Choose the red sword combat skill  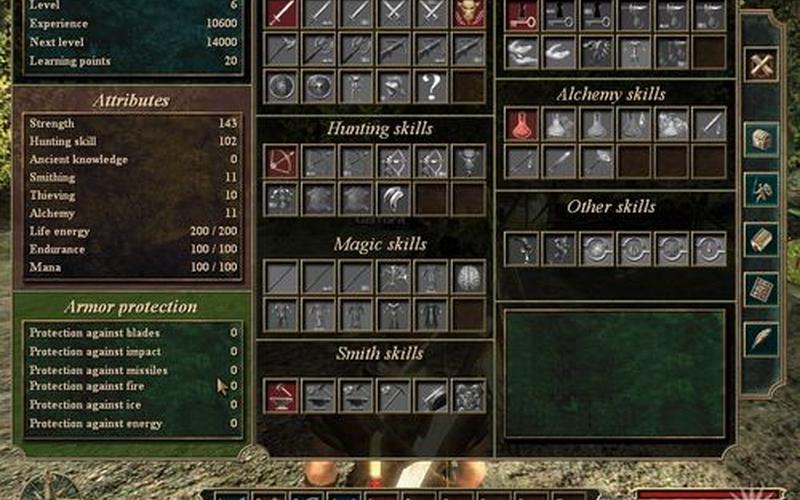coord(282,12)
